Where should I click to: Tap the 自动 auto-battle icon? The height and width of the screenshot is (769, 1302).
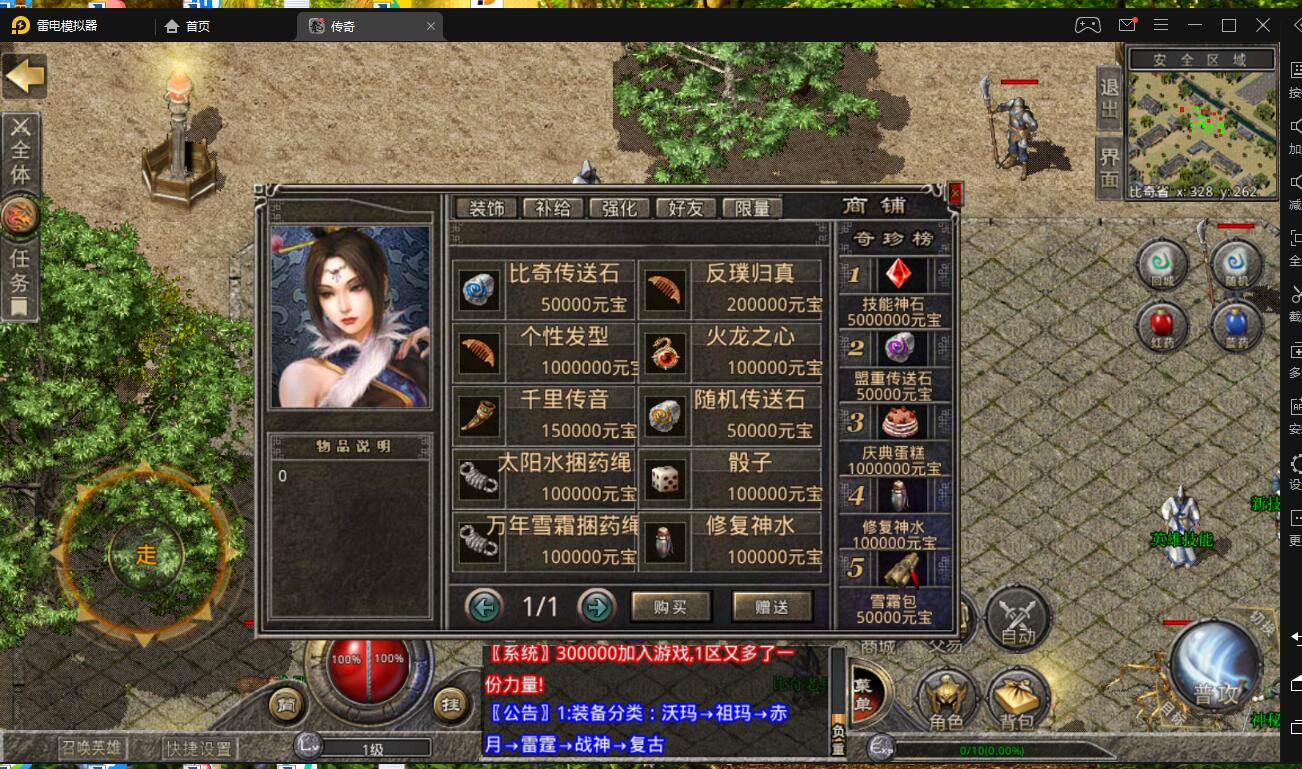pos(1017,617)
